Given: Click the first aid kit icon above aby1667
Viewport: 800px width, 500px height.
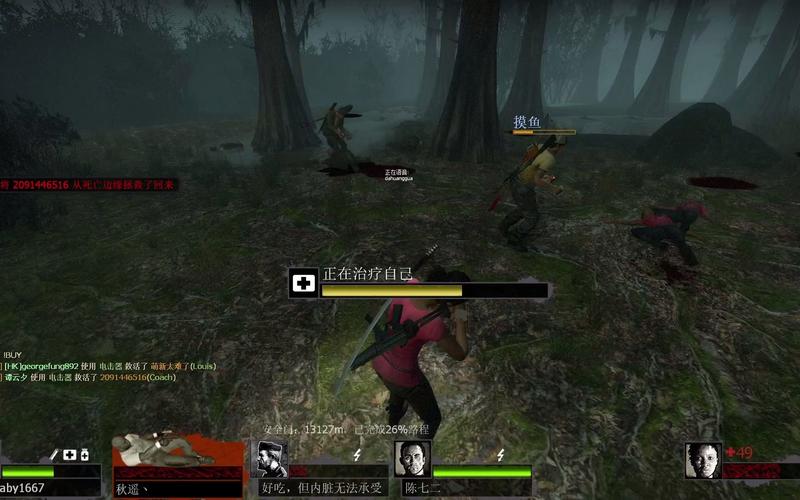Looking at the screenshot, I should point(69,455).
